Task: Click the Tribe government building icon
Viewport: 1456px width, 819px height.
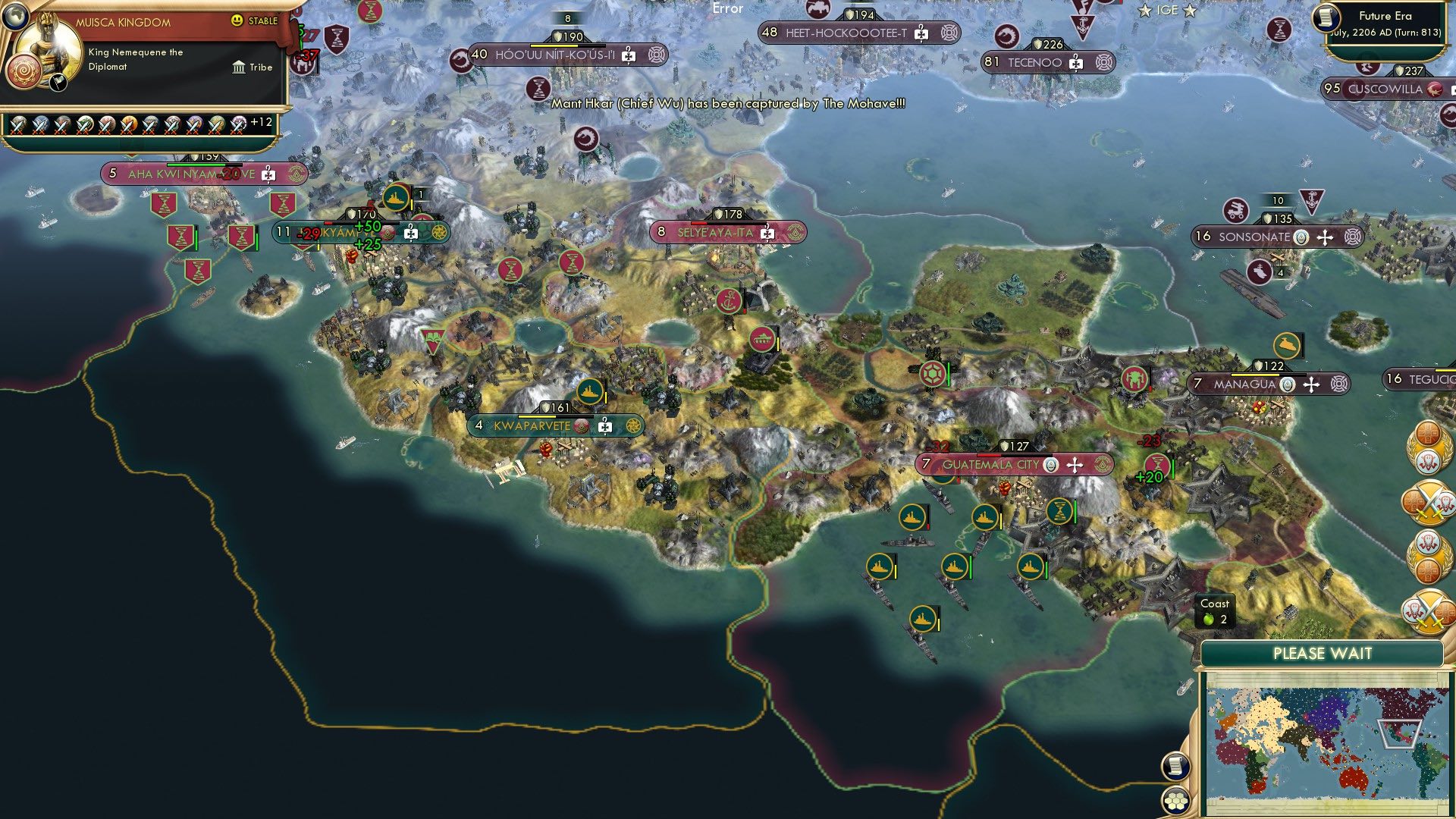Action: (x=240, y=67)
